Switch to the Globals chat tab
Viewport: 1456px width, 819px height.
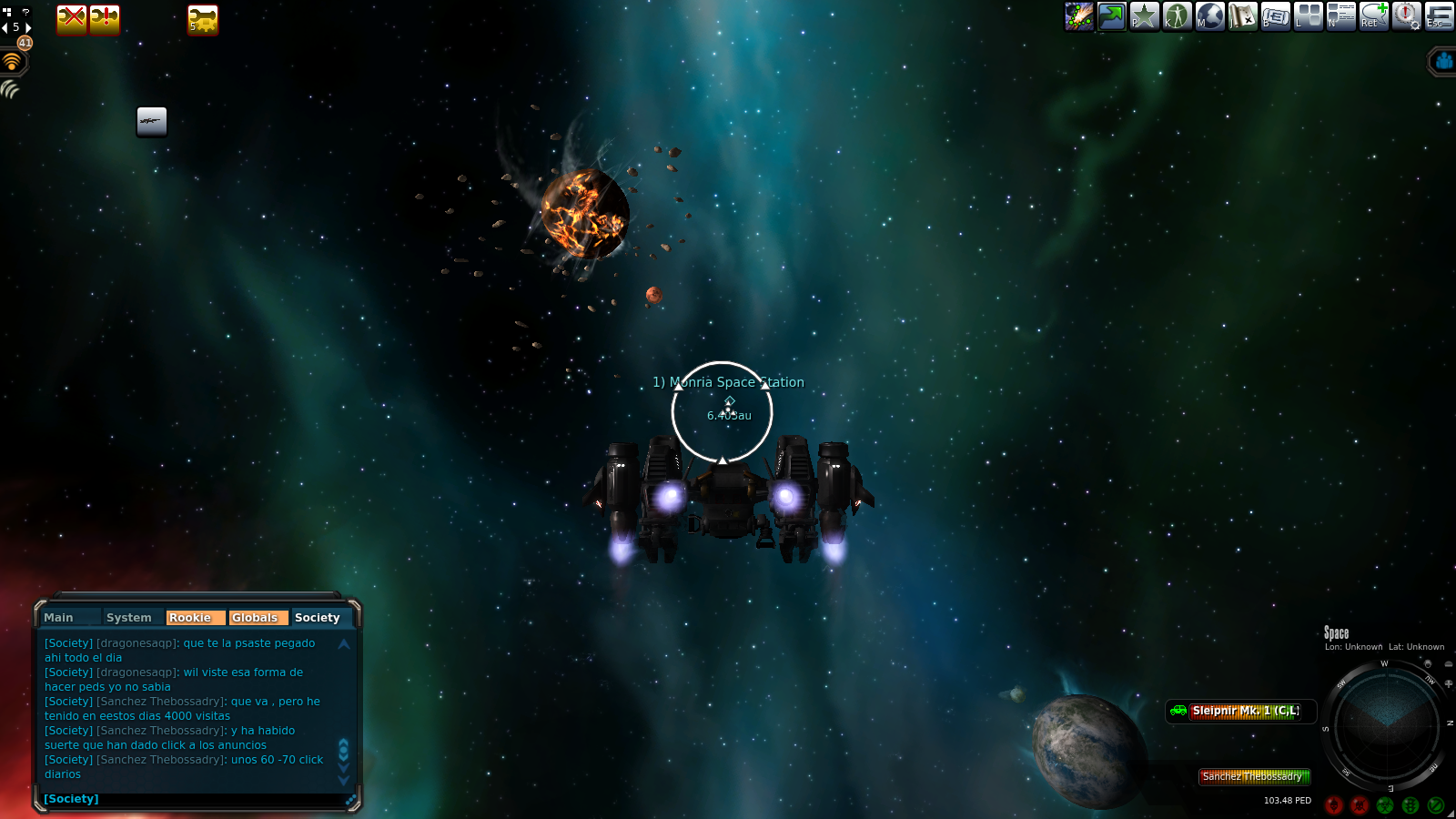pyautogui.click(x=258, y=617)
